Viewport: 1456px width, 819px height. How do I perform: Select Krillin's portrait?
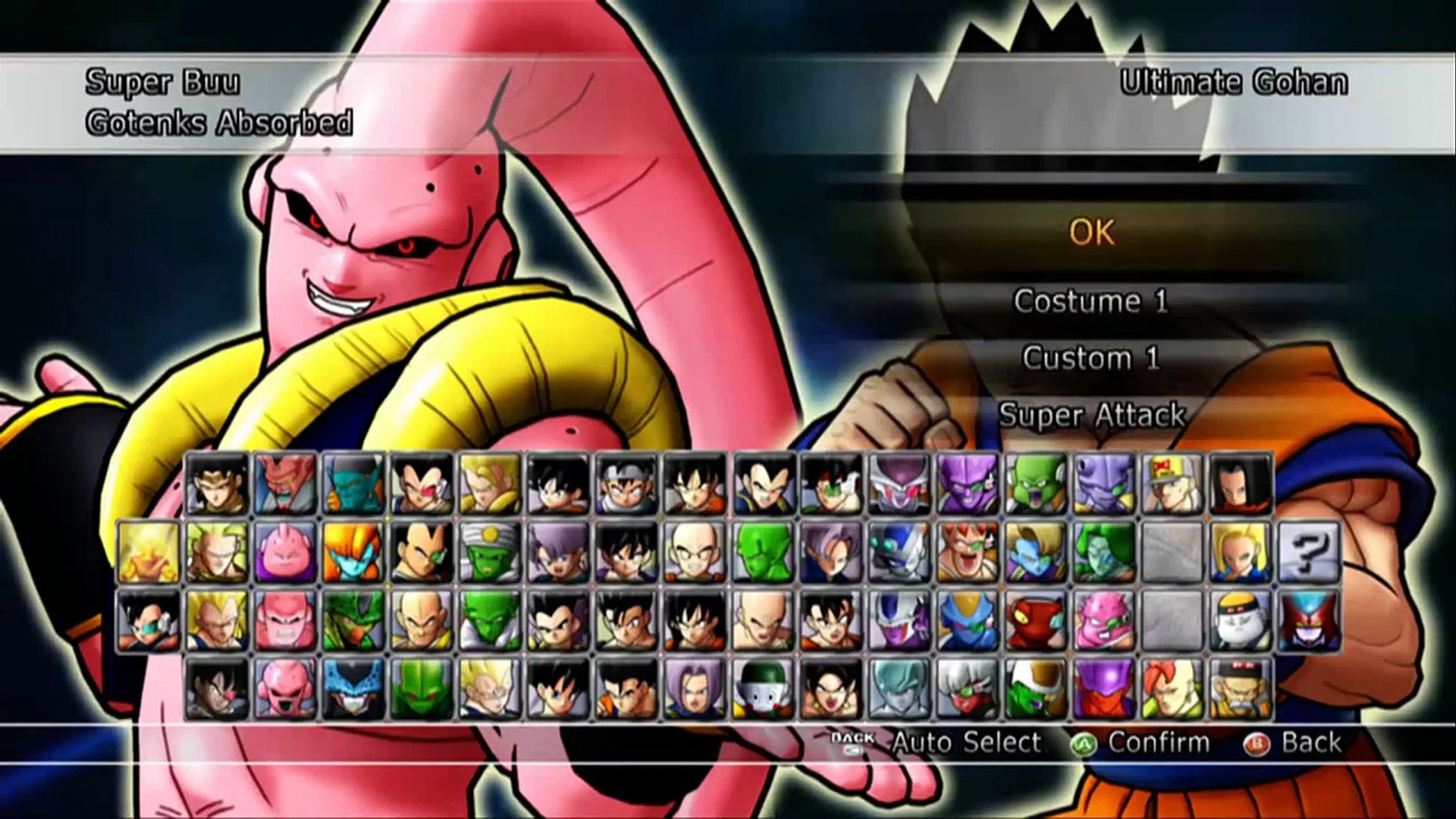pyautogui.click(x=695, y=551)
